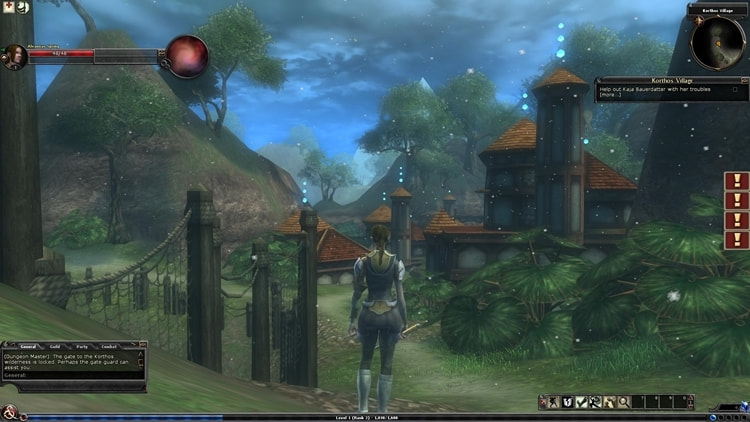Show the Combat chat tab
Viewport: 750px width, 422px height.
[109, 346]
